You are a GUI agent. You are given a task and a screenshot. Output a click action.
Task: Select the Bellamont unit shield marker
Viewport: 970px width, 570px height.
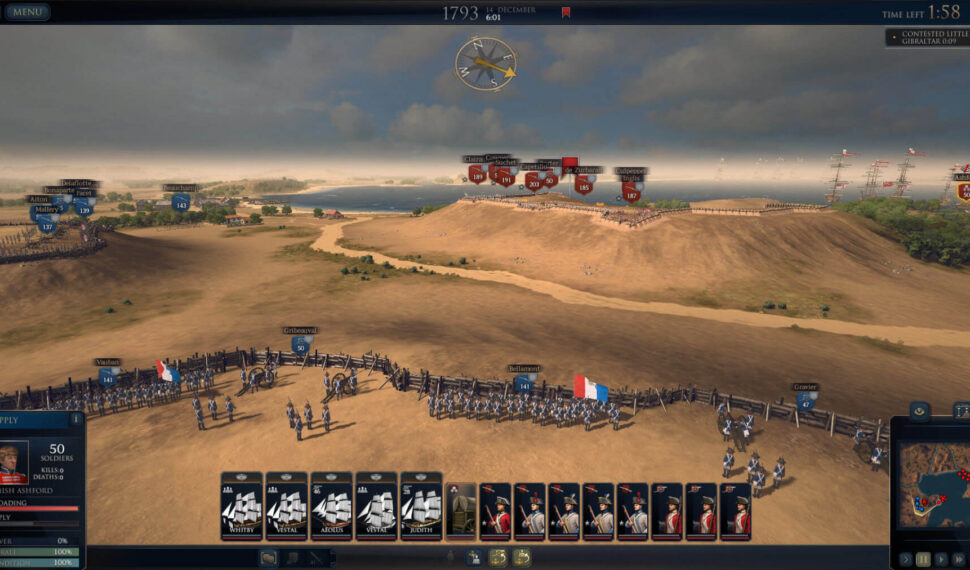pyautogui.click(x=523, y=384)
